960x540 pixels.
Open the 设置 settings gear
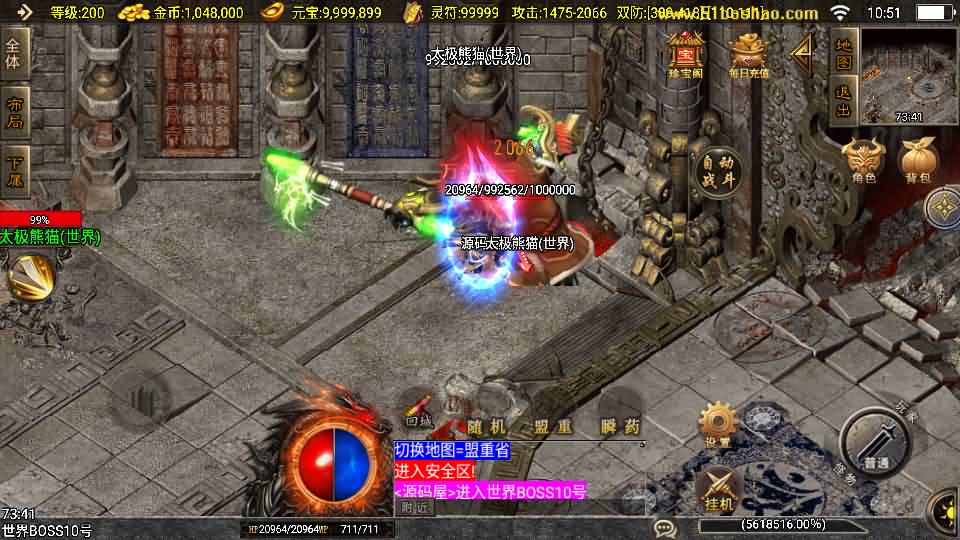717,426
